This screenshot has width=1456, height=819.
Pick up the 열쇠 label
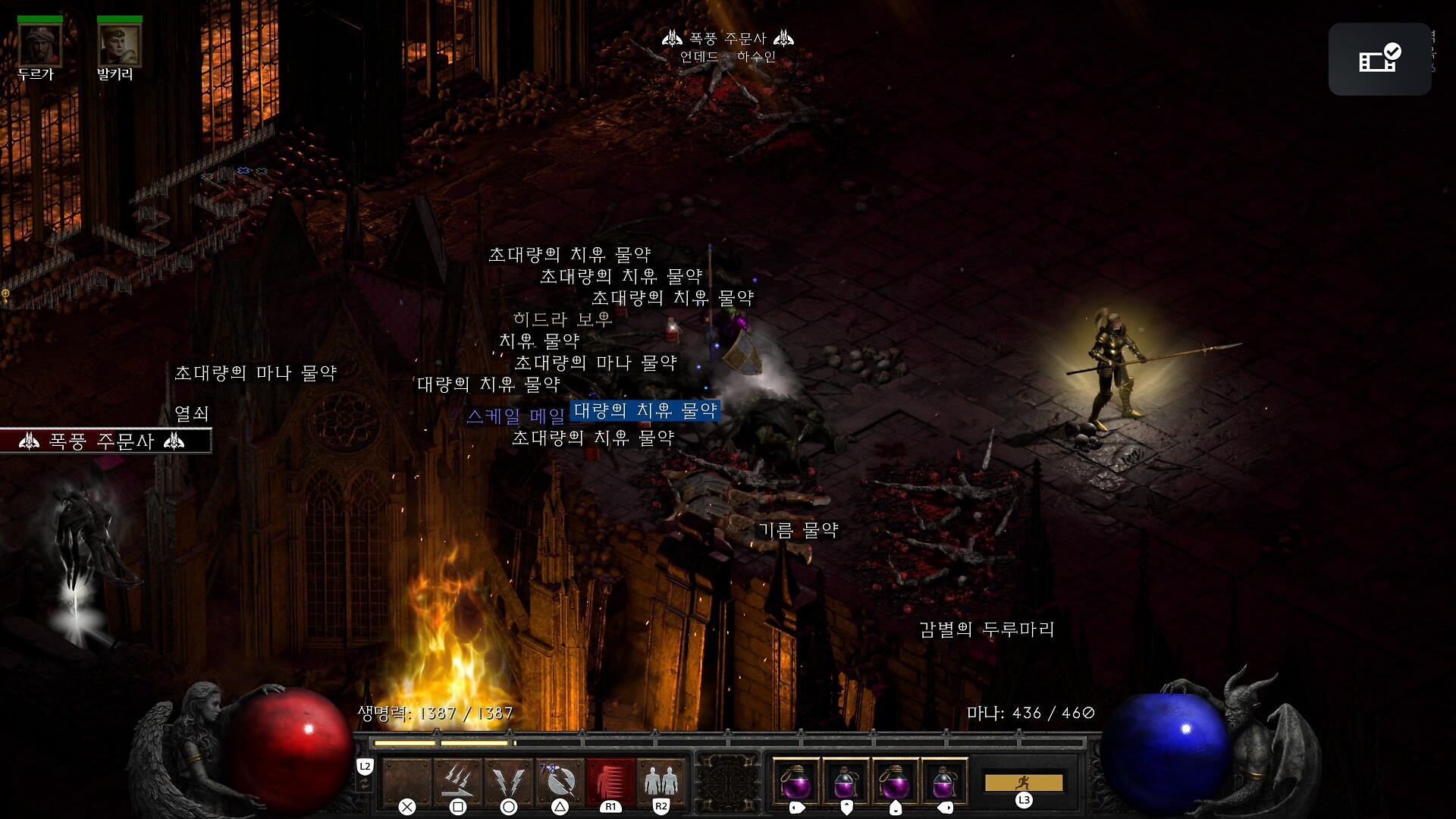tap(191, 413)
